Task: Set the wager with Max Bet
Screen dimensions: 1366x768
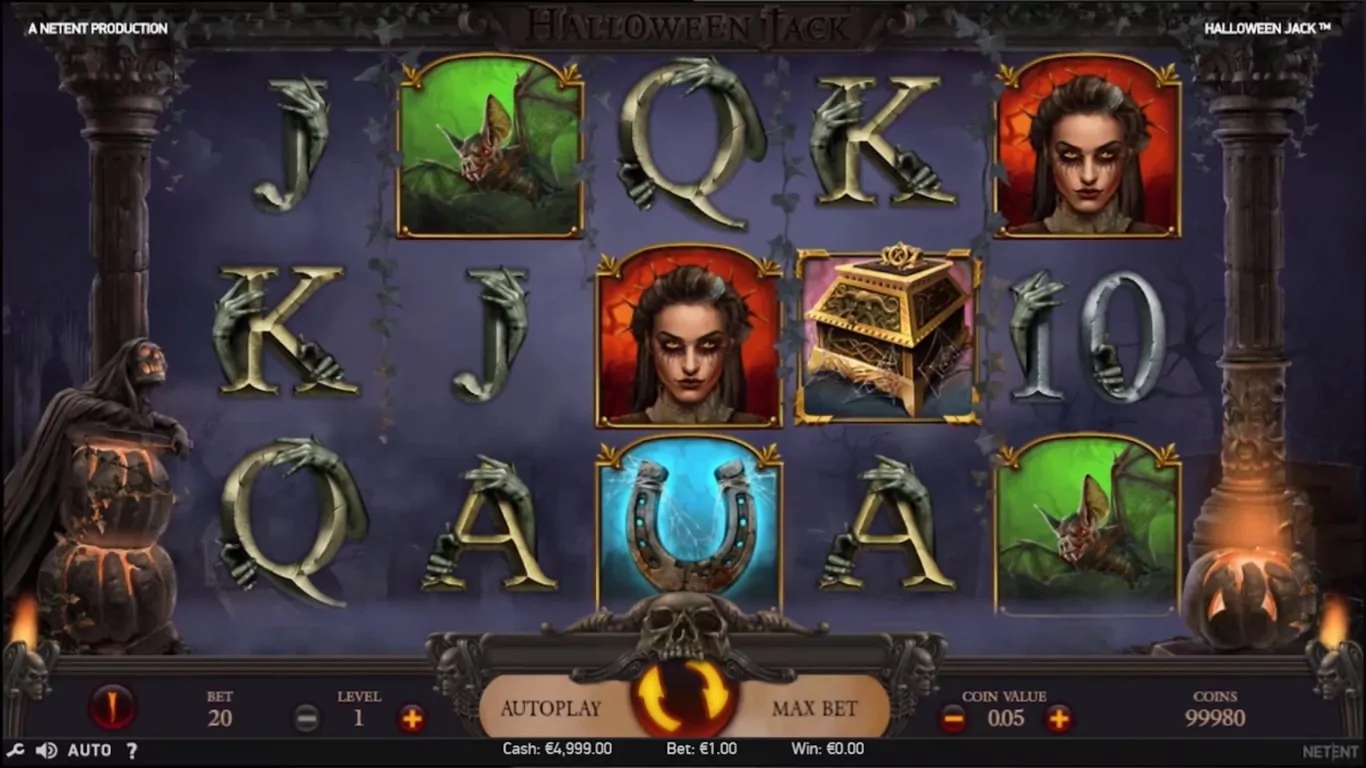Action: 814,709
